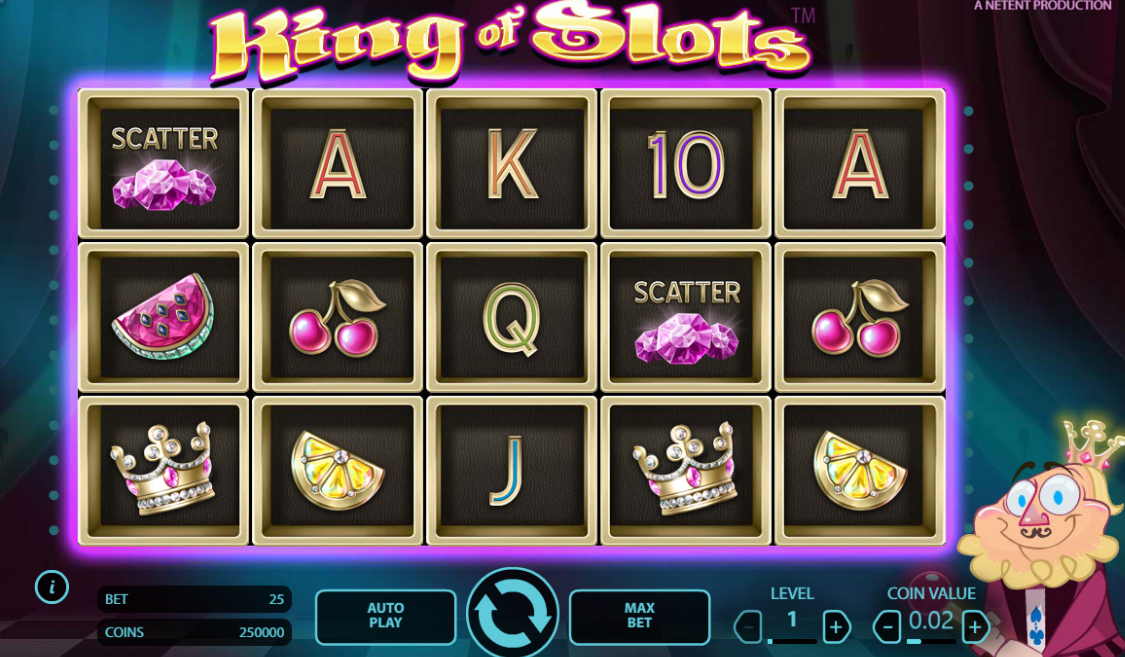Open the info paytable icon
The height and width of the screenshot is (657, 1125).
pyautogui.click(x=51, y=587)
